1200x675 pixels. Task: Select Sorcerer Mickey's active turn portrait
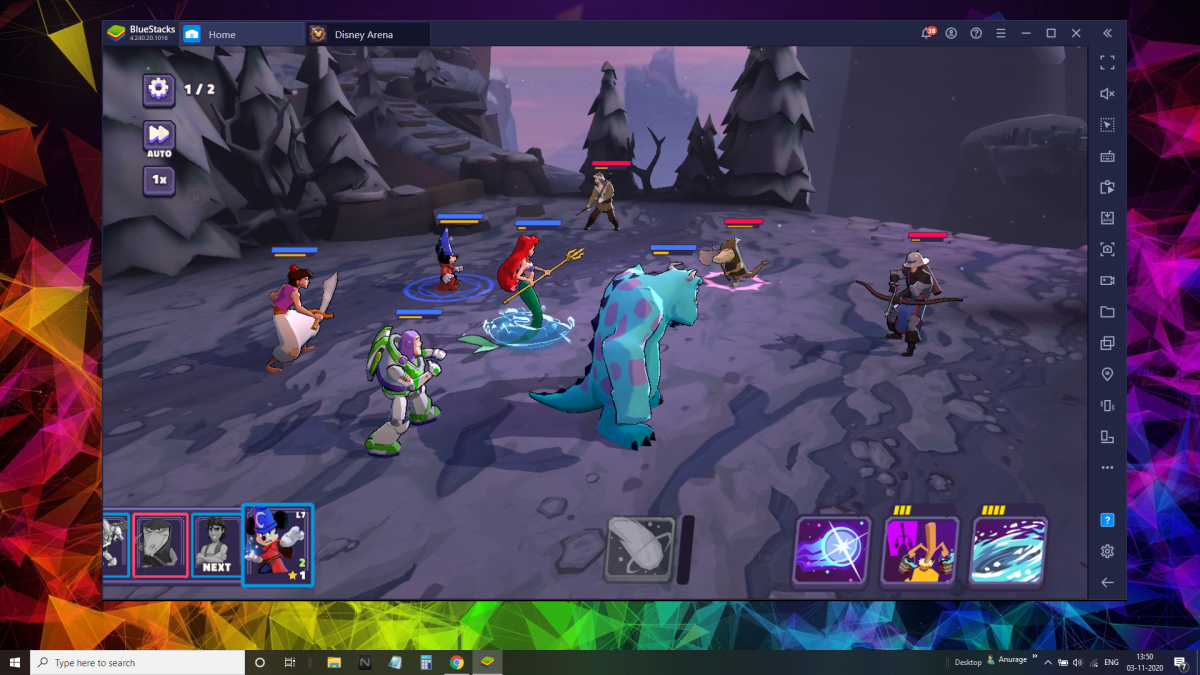[x=278, y=545]
